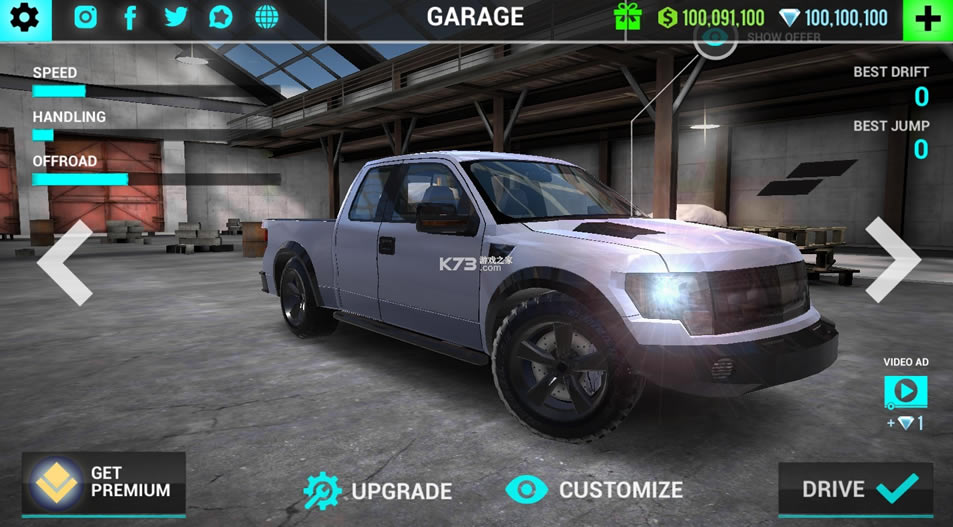Tap the green plus button
The image size is (953, 527).
(x=927, y=19)
